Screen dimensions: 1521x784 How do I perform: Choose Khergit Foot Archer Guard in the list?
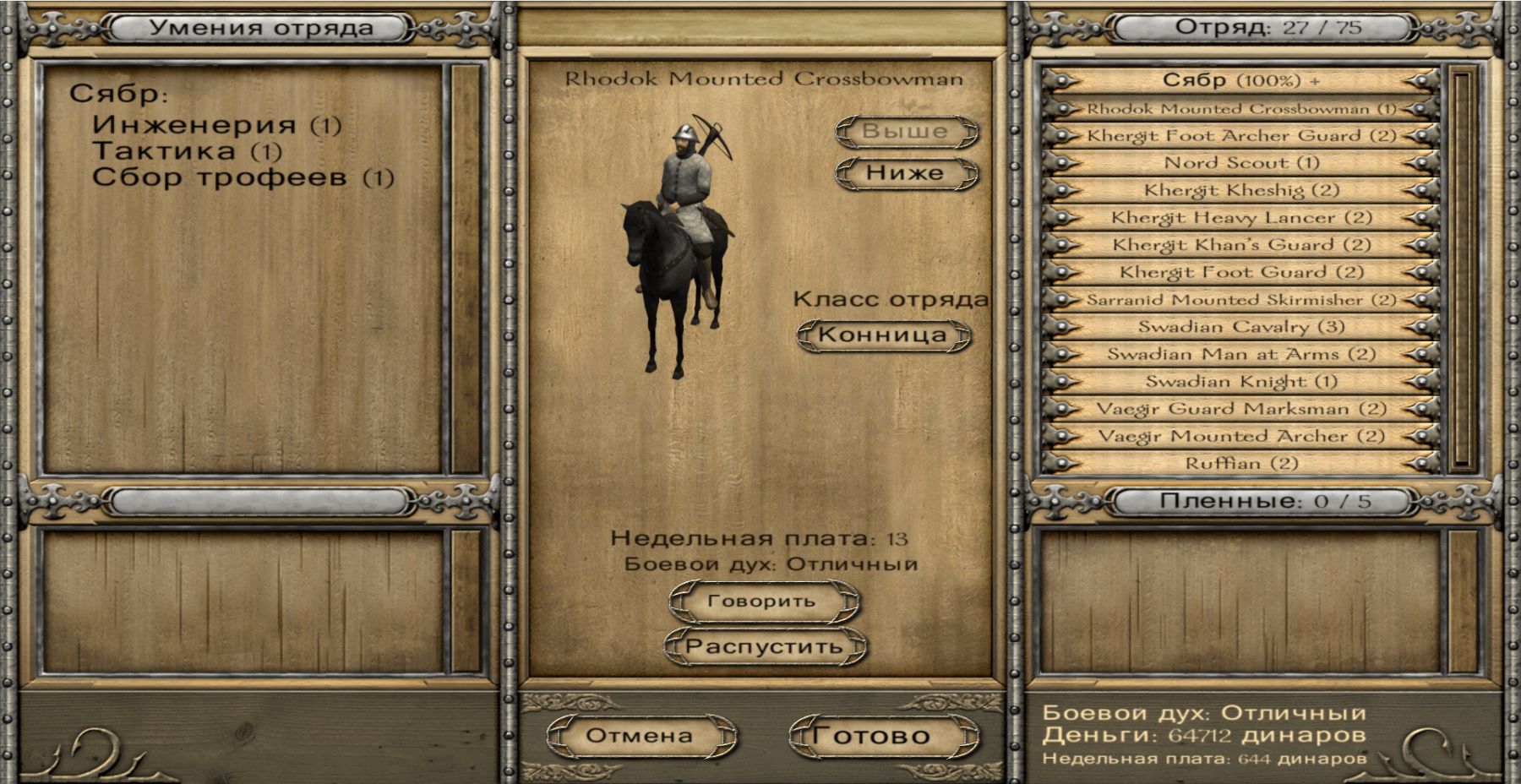(1240, 136)
